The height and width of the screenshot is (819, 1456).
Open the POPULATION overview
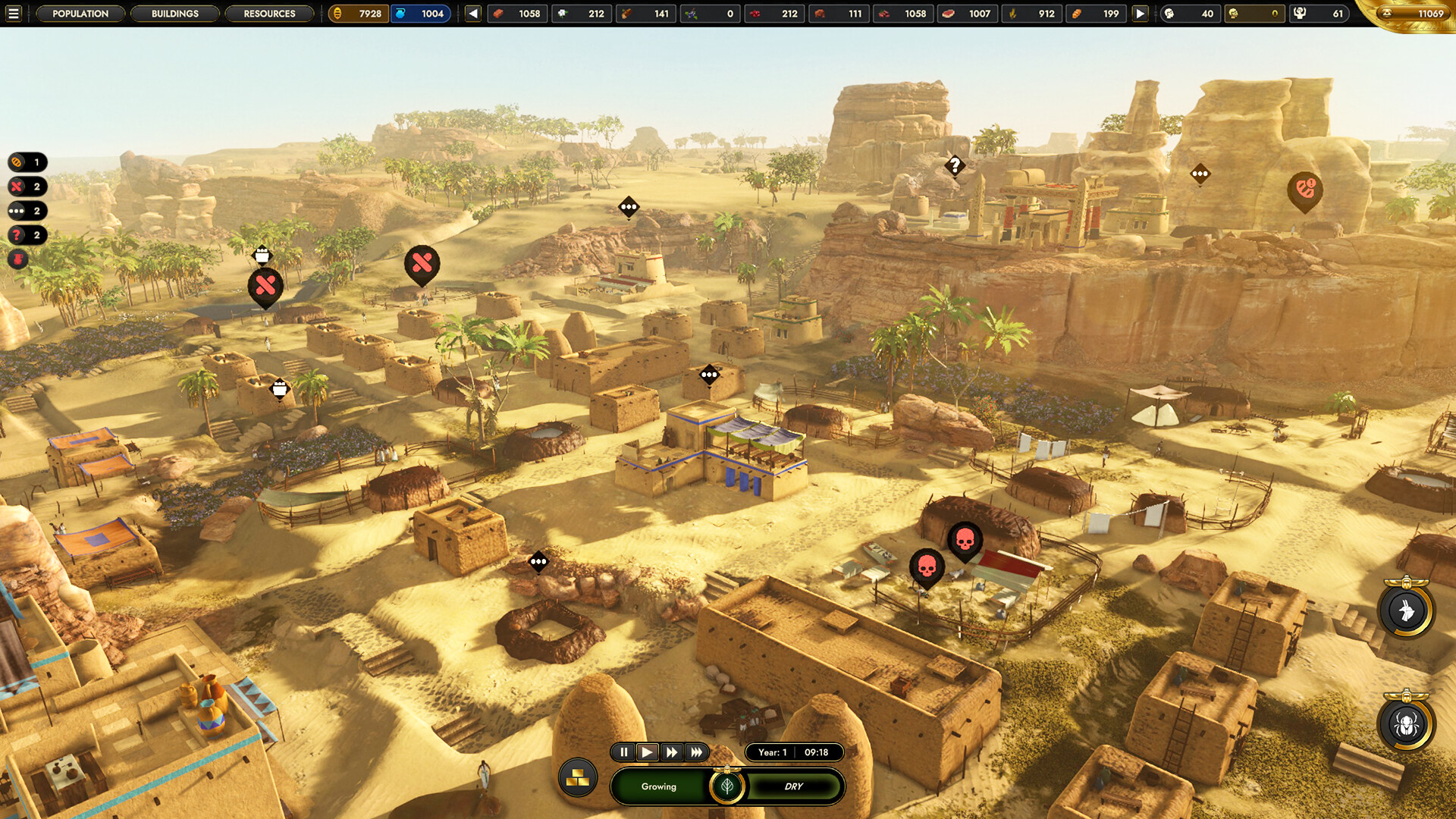80,14
